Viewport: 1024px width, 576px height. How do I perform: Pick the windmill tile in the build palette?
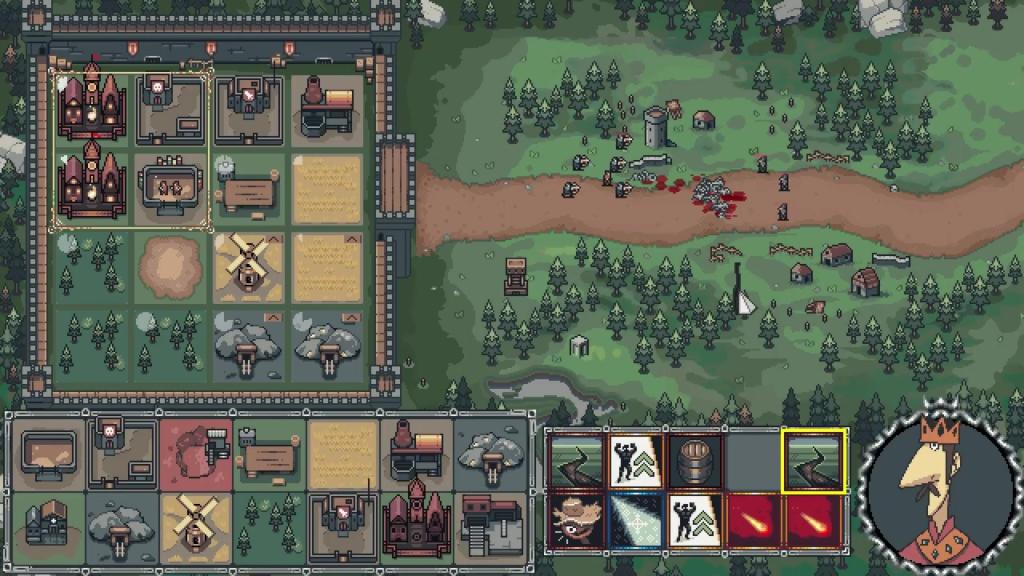(196, 525)
